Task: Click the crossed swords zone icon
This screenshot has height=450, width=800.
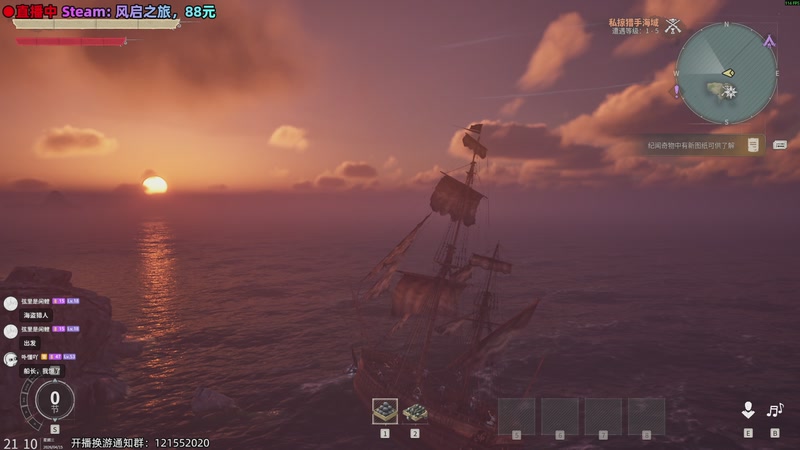Action: pos(674,26)
